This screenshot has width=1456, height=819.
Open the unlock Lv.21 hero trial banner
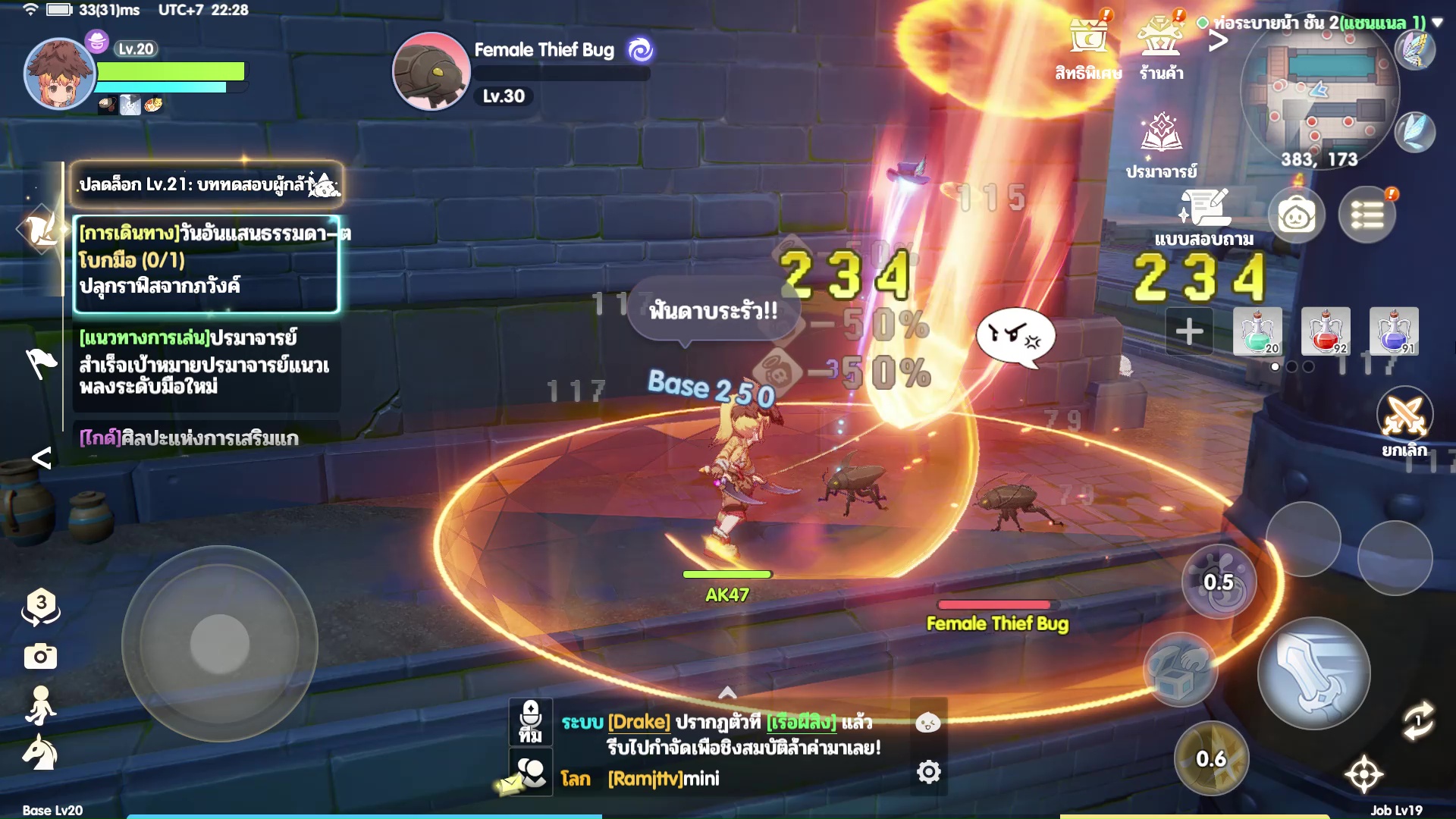click(x=206, y=184)
